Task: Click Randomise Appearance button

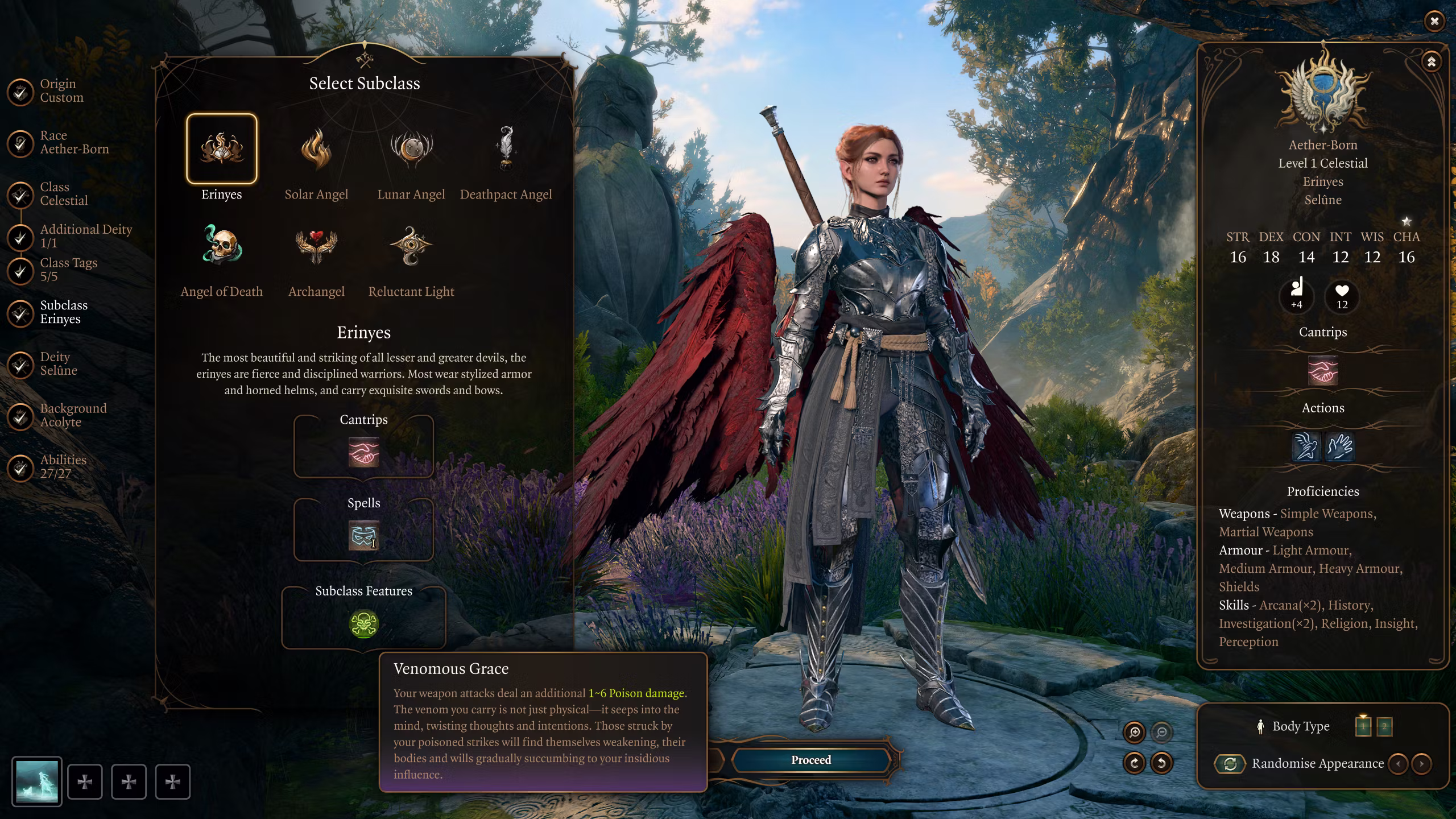Action: coord(1230,764)
